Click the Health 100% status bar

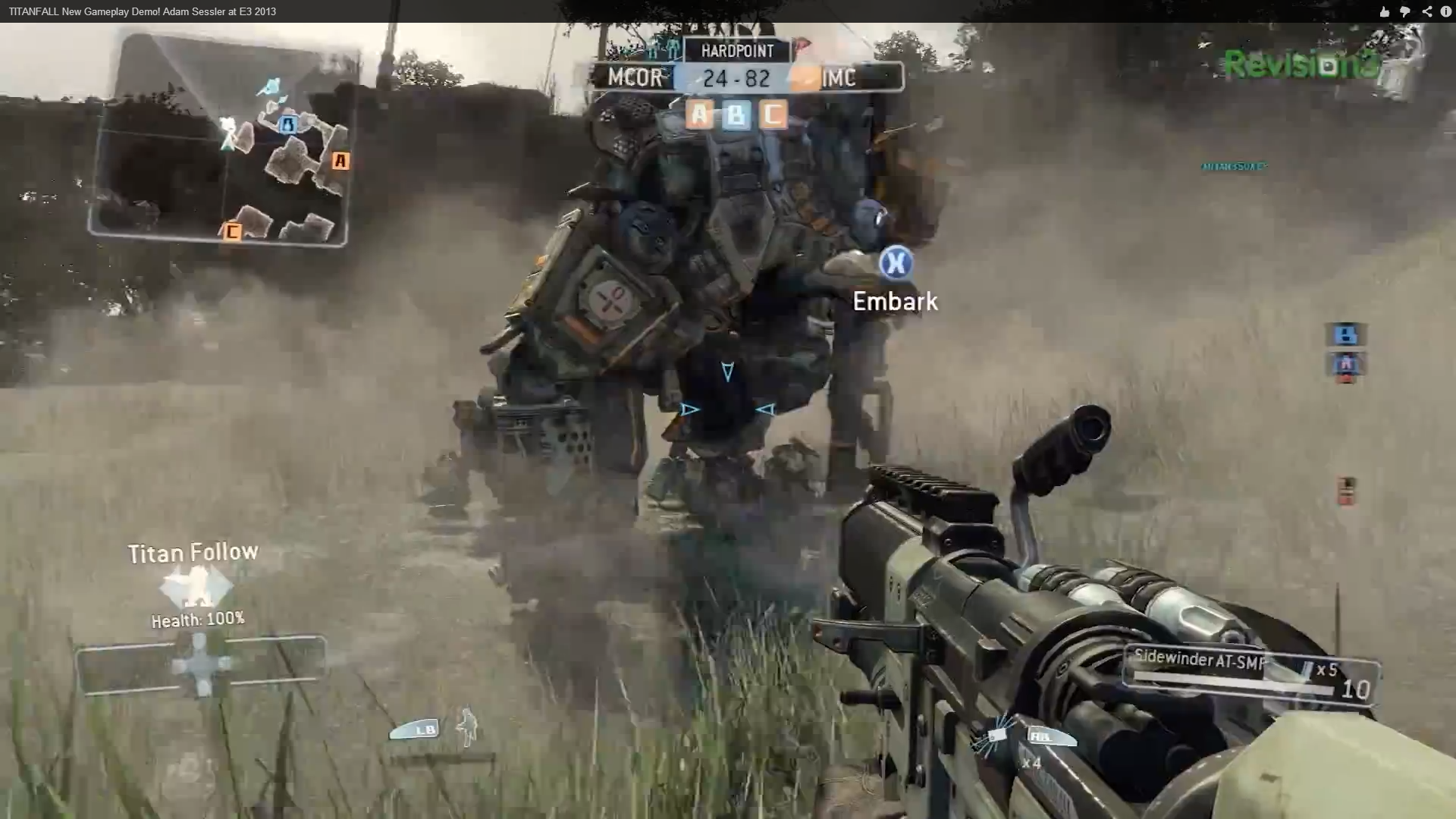[197, 618]
